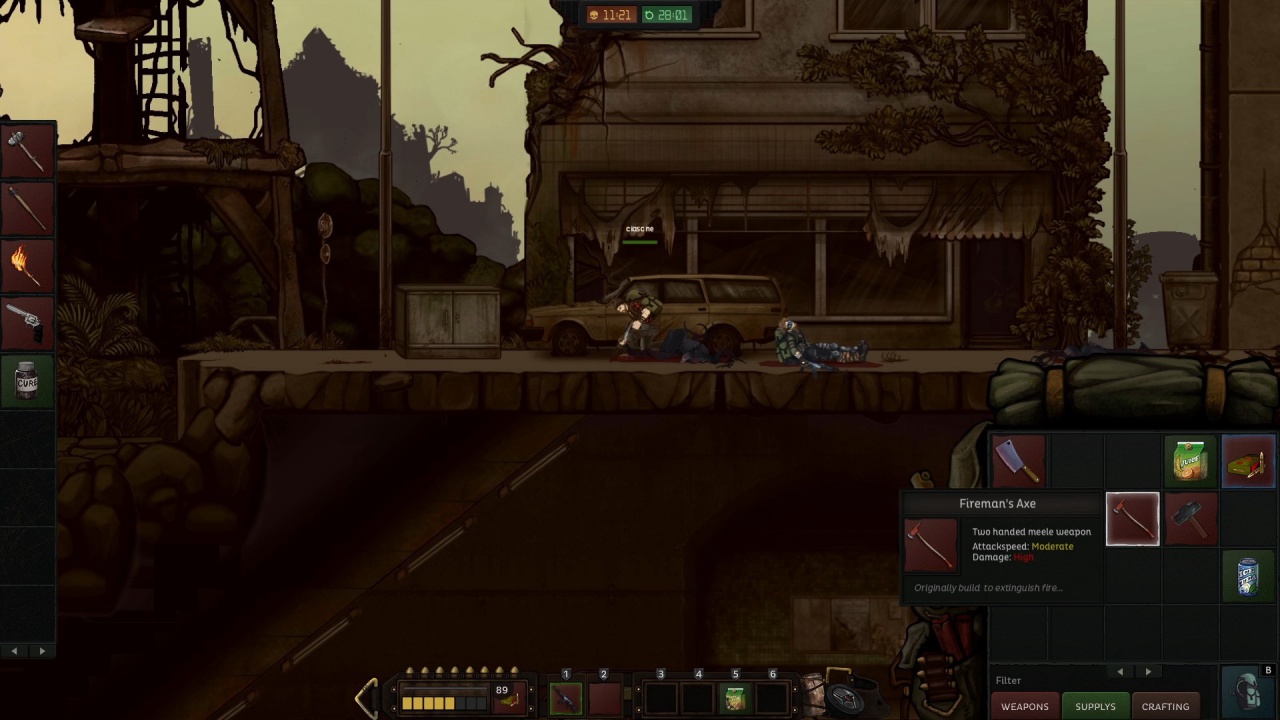Click the right arrow above the filter tabs
Screen dimensions: 1280x720
pos(1148,671)
